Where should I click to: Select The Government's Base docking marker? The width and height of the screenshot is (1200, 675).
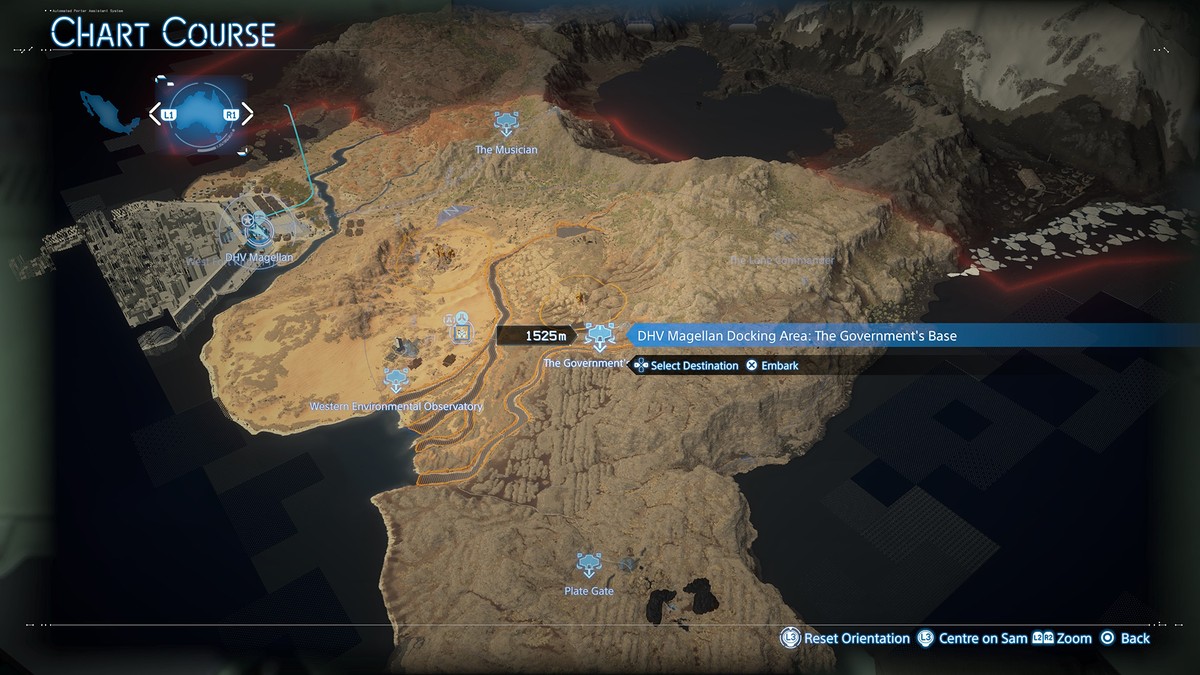(x=599, y=337)
